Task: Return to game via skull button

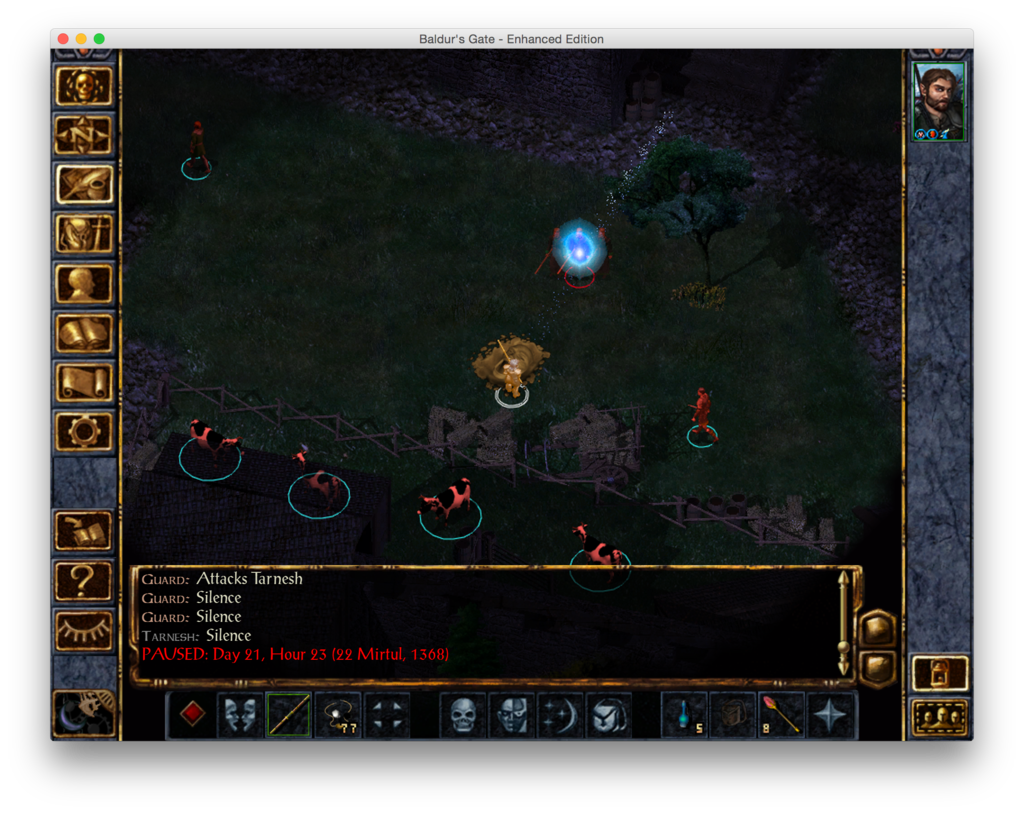Action: tap(84, 86)
